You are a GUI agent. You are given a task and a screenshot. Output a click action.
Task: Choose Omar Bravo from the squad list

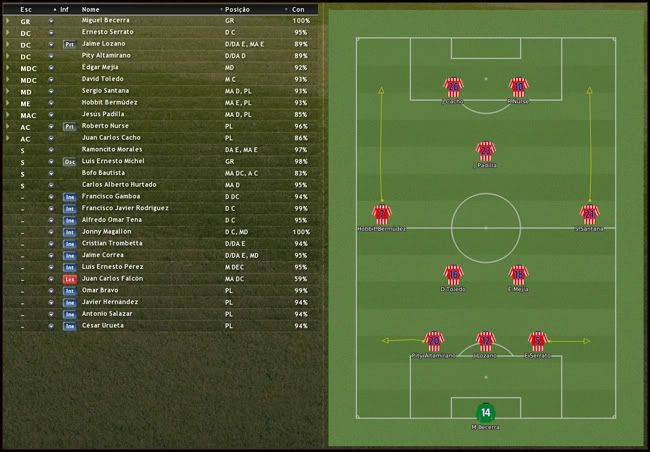[100, 291]
